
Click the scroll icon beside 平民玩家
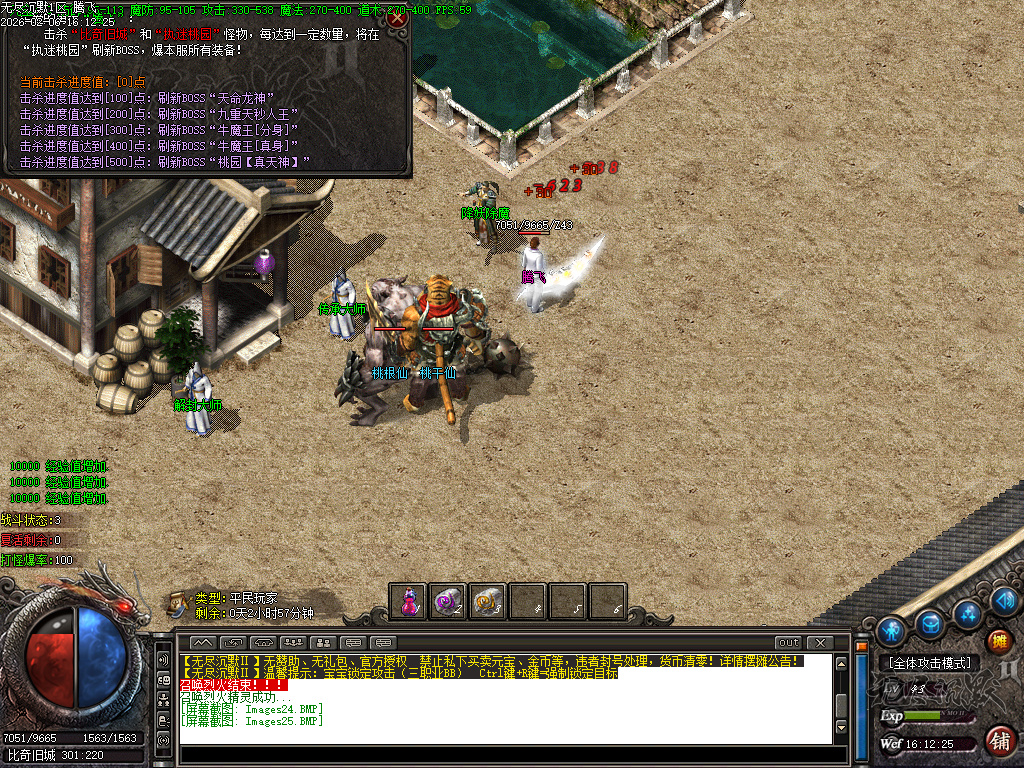click(178, 603)
